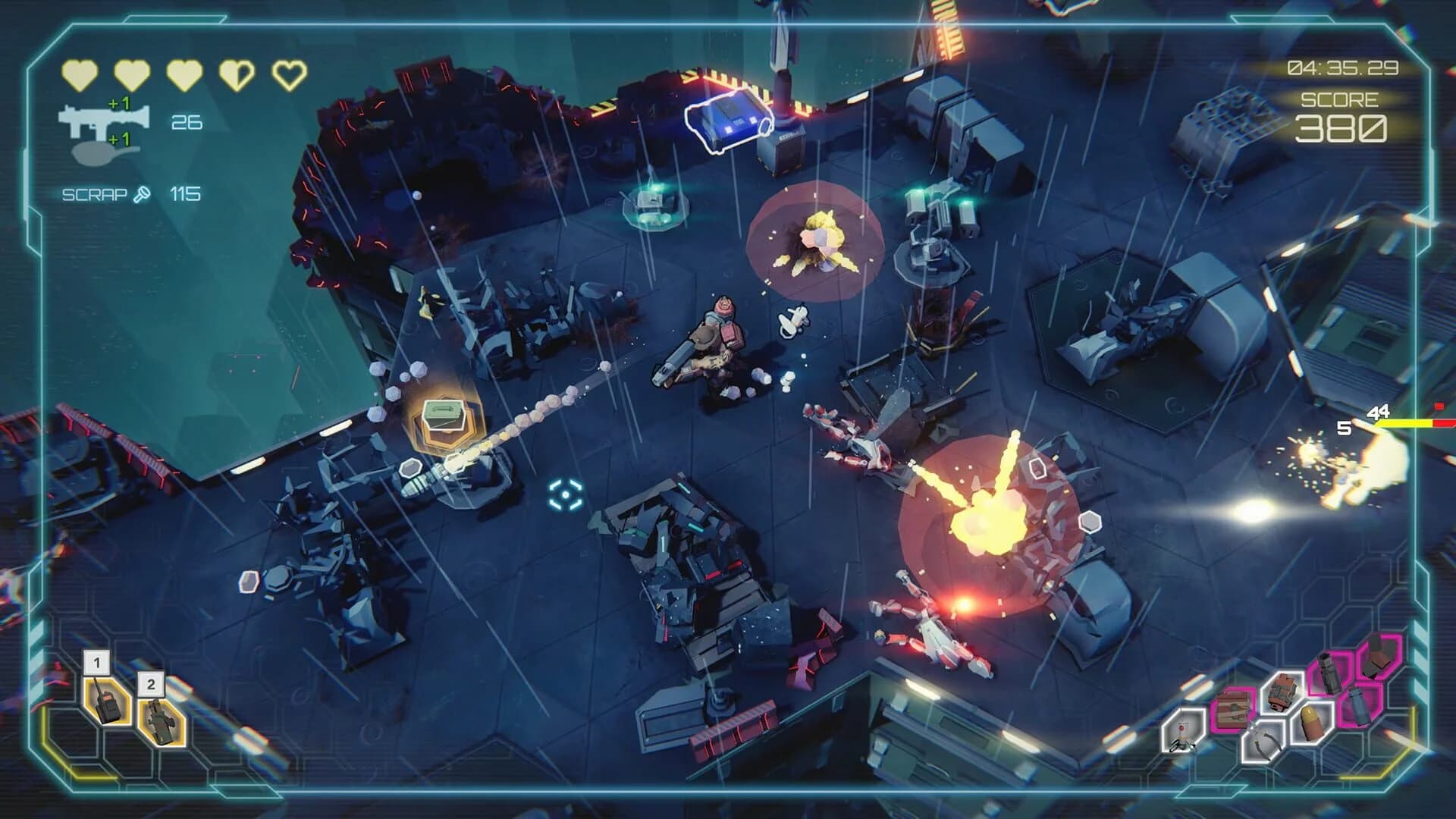Screen dimensions: 1456x819
Task: Click the scrap bolt icon
Action: click(x=142, y=194)
